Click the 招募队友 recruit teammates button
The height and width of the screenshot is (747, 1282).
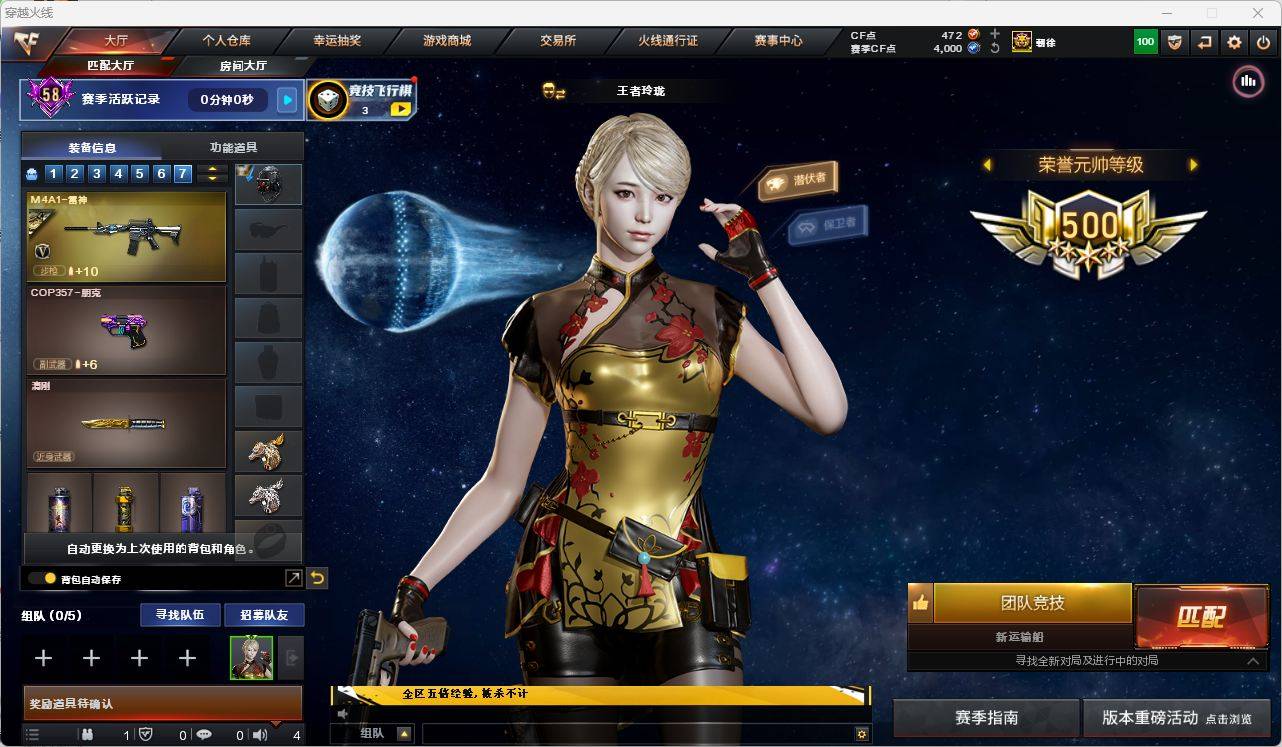click(x=264, y=615)
